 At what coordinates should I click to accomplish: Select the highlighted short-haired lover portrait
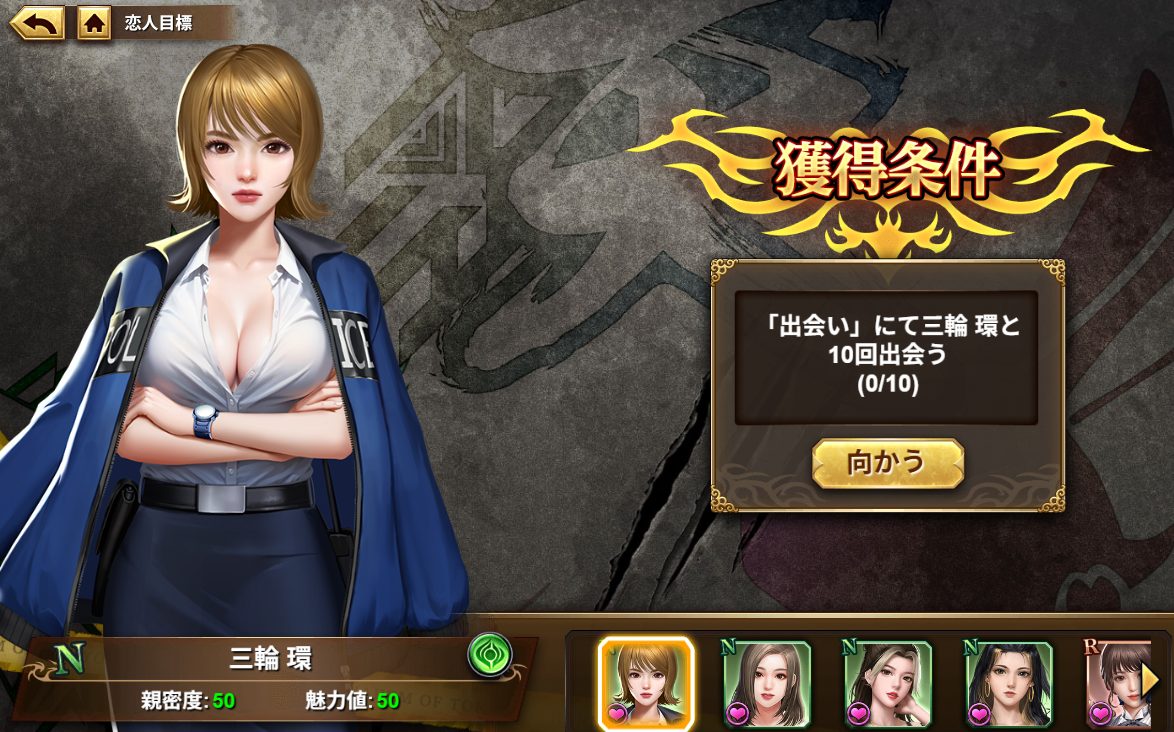pos(645,684)
